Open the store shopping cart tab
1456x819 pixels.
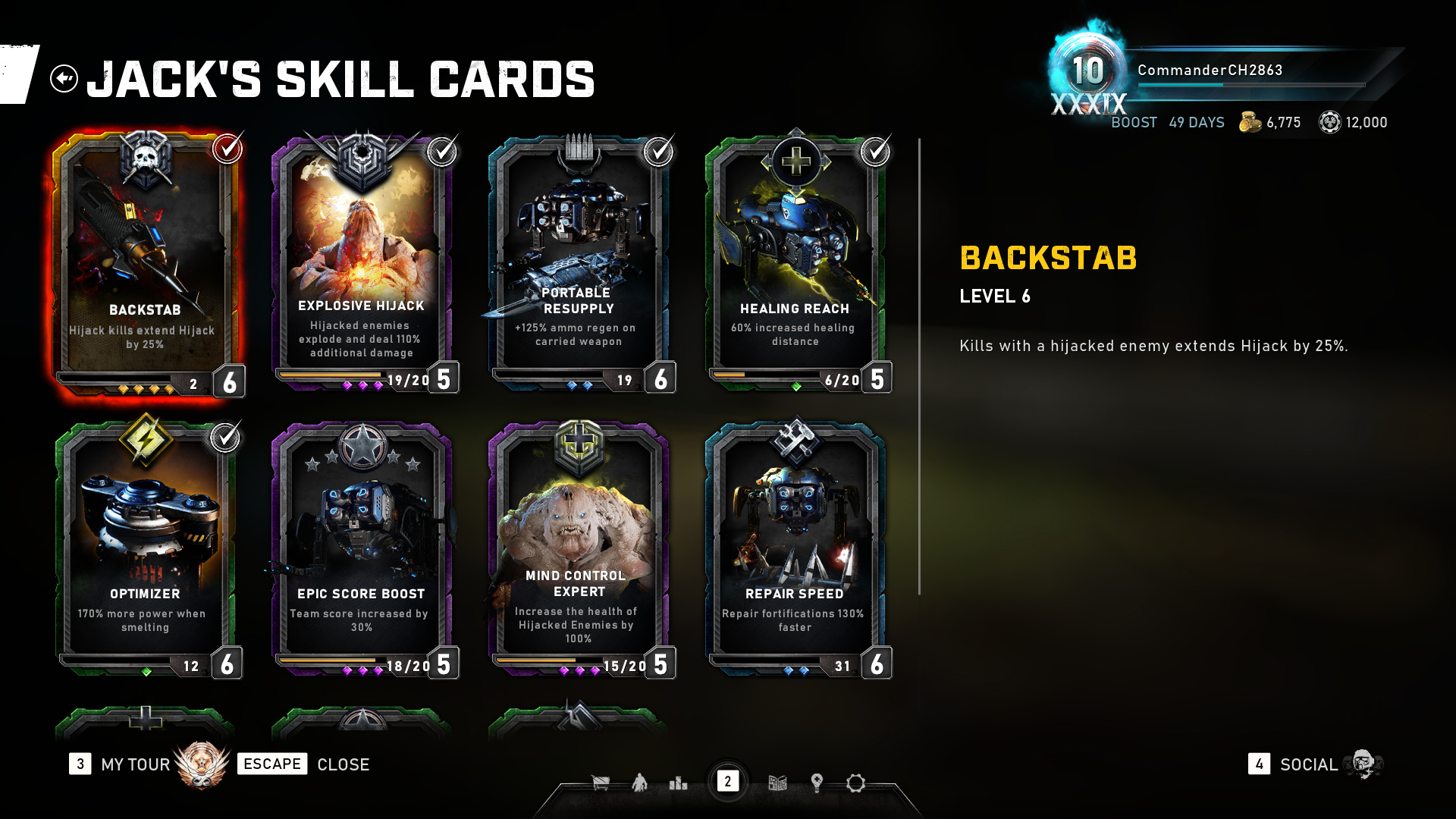click(x=601, y=783)
